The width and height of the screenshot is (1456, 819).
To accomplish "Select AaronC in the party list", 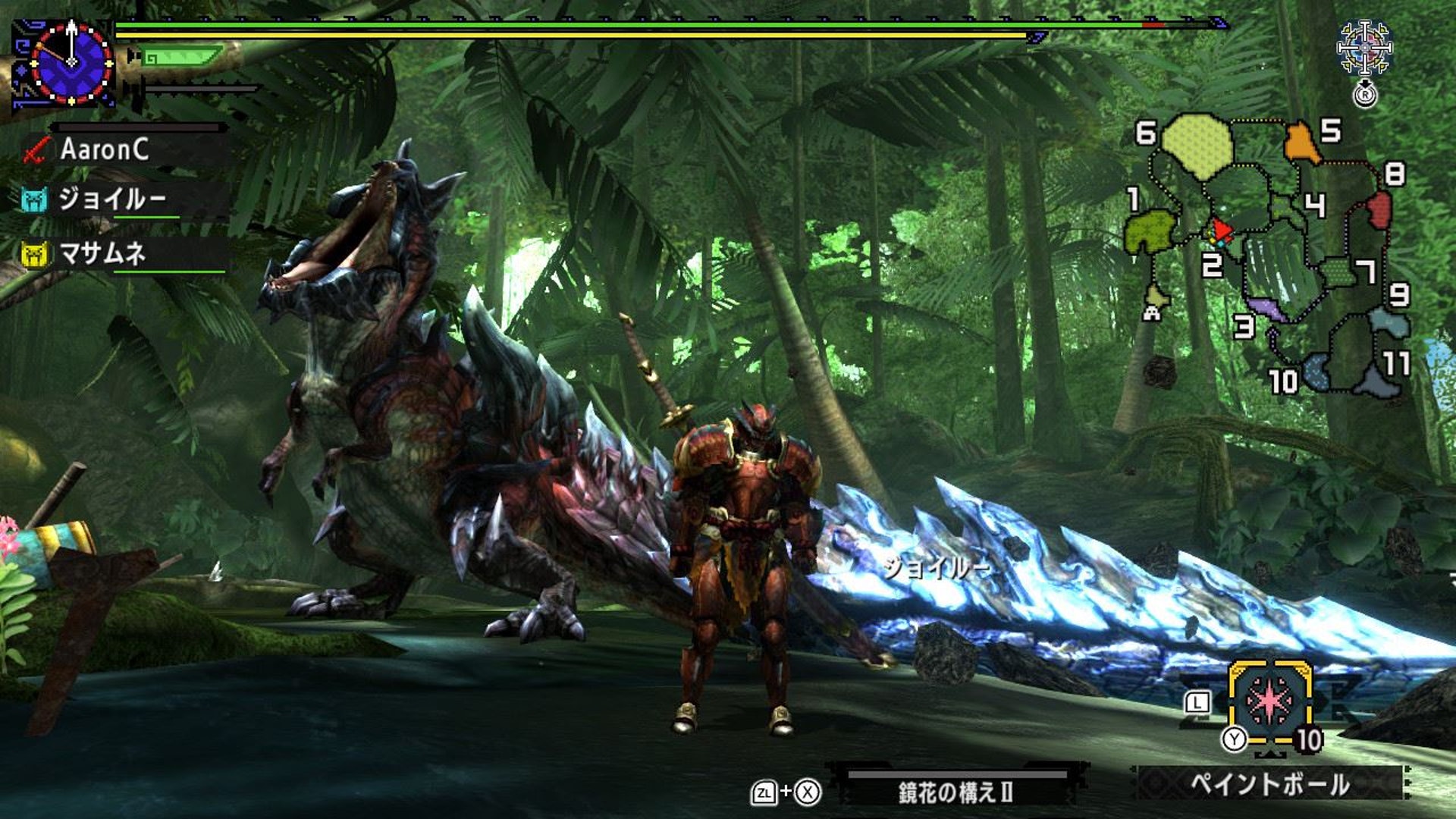I will pos(104,149).
